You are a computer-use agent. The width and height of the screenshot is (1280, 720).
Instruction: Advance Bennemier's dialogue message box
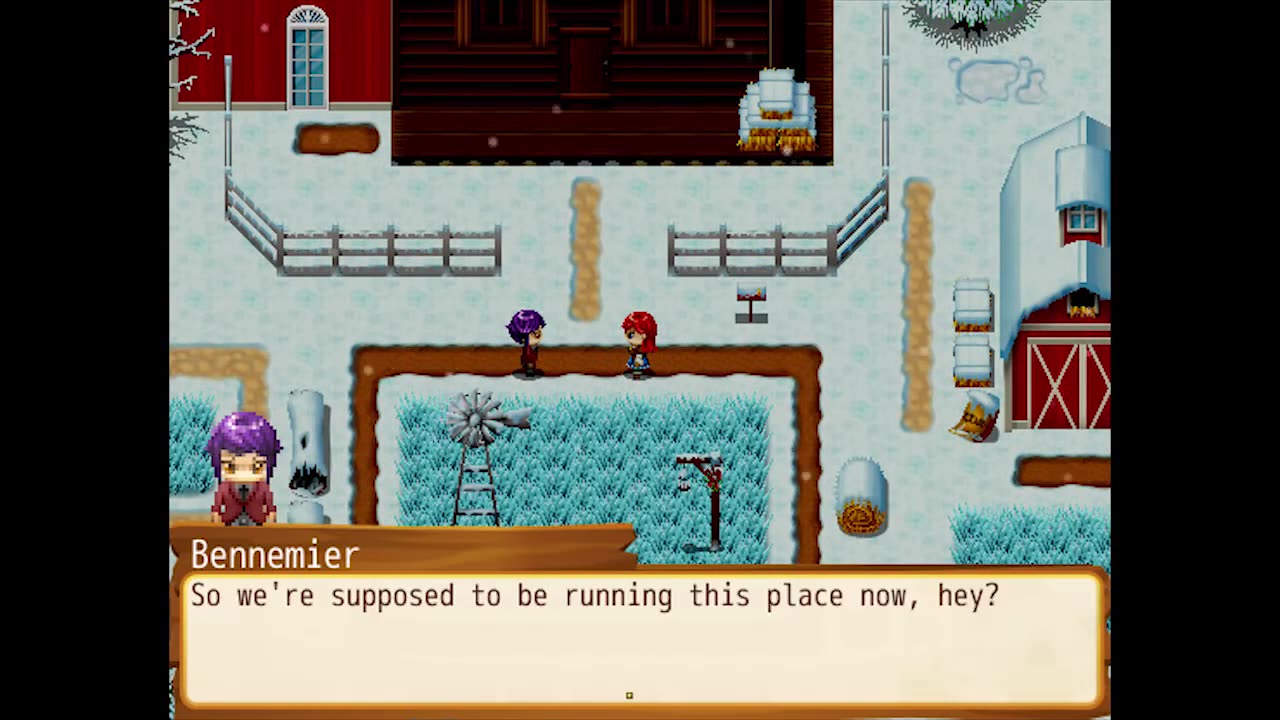coord(640,638)
